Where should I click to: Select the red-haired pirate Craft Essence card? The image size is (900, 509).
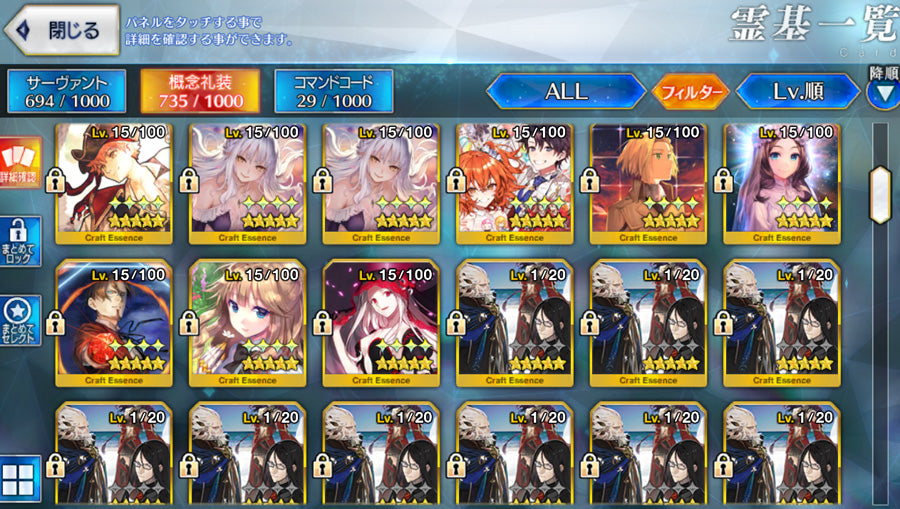pyautogui.click(x=114, y=183)
